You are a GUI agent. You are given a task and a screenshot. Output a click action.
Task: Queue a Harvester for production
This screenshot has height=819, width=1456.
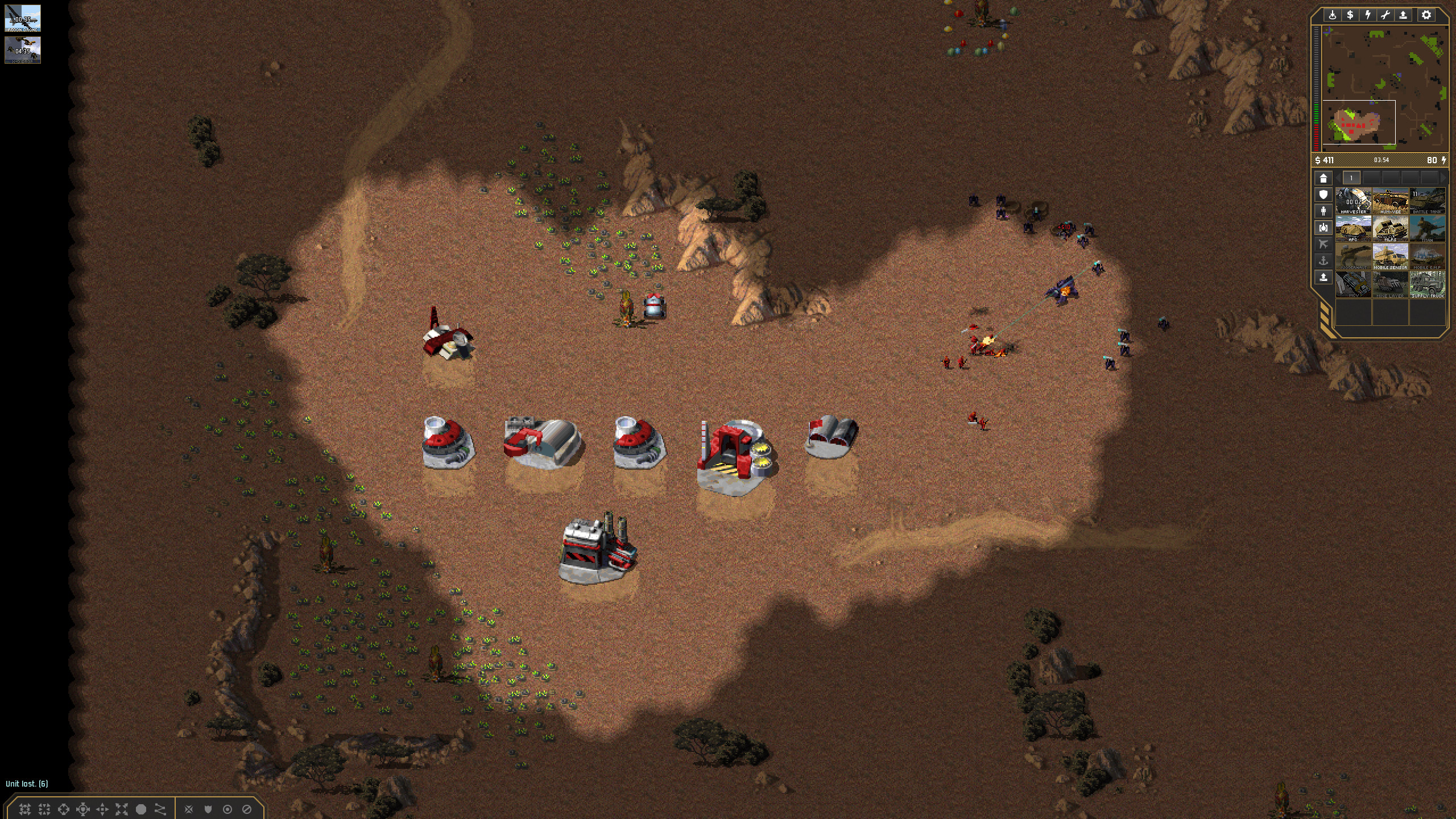pyautogui.click(x=1353, y=201)
